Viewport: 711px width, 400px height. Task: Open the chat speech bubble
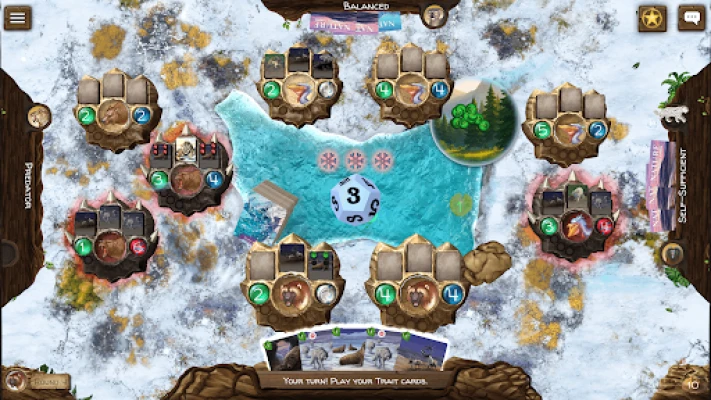[691, 18]
